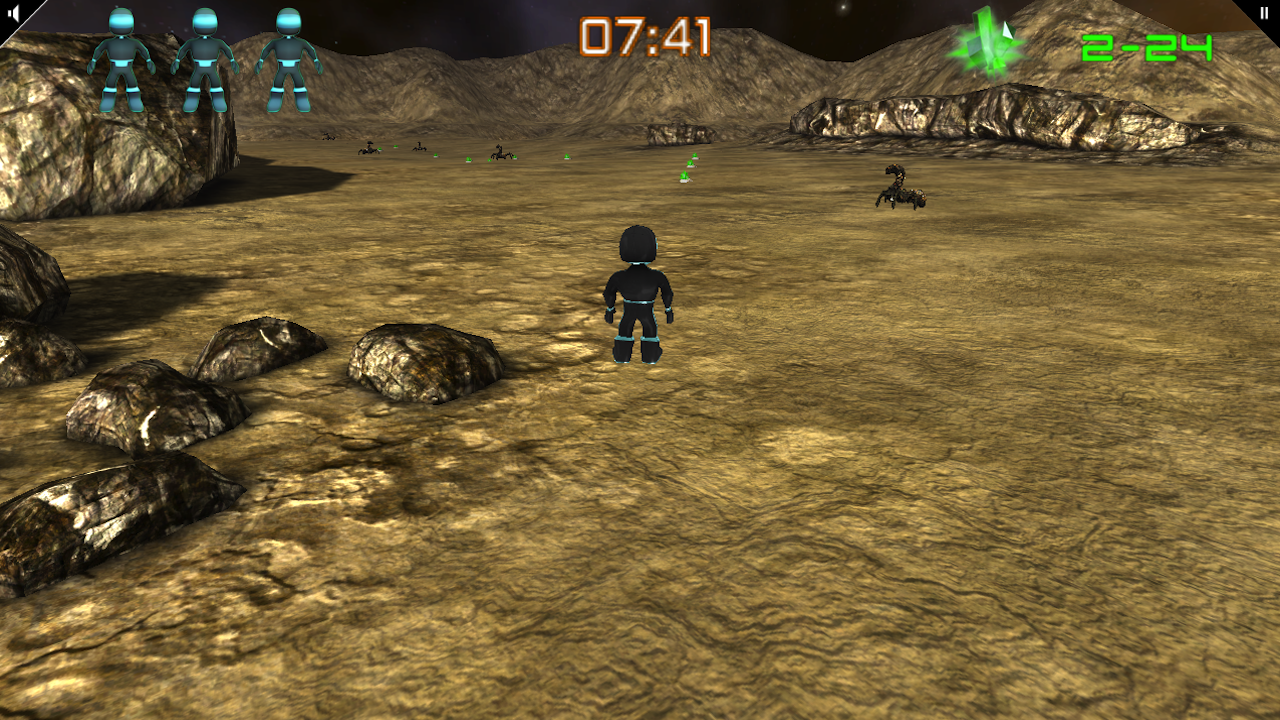Click the player character in the center
Viewport: 1280px width, 720px height.
coord(640,295)
